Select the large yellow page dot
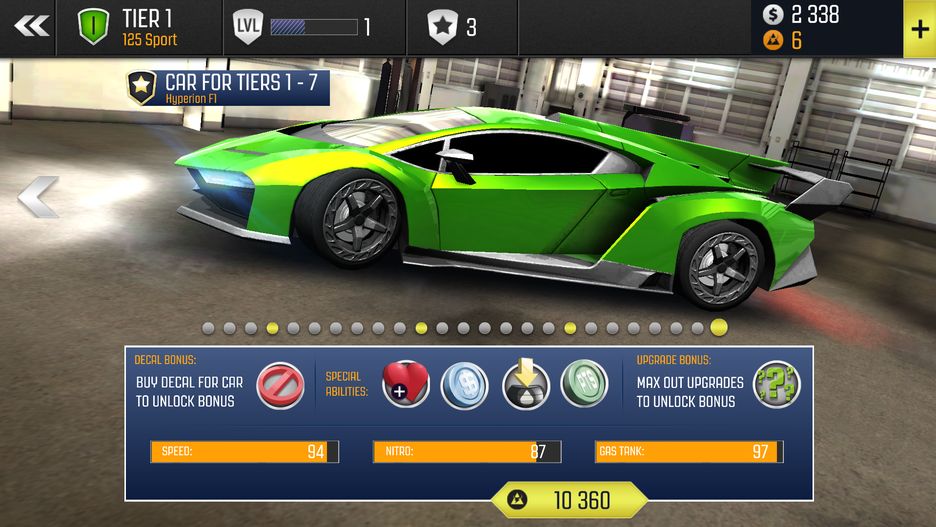 click(719, 327)
